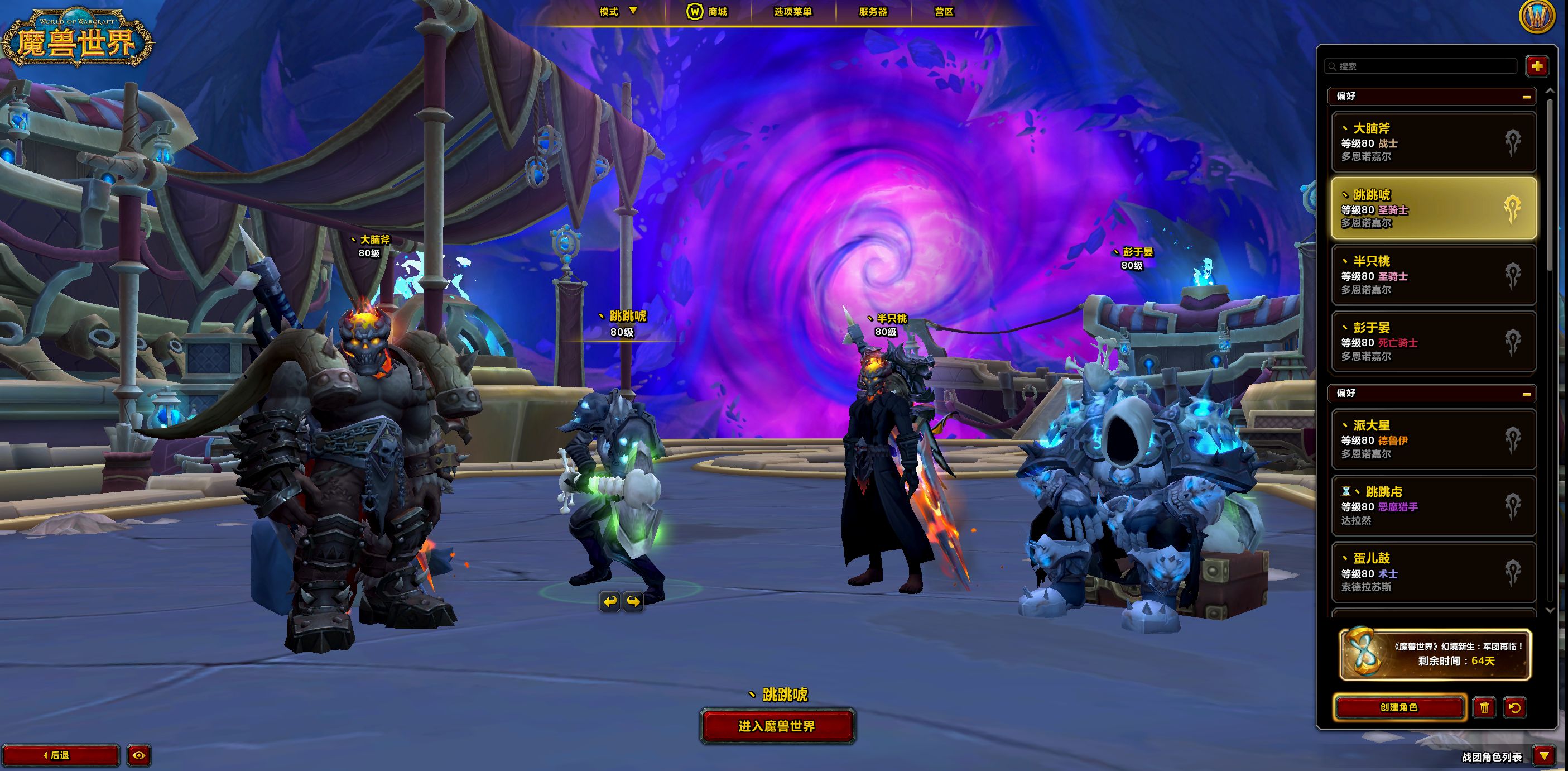Rotate the selected character right
This screenshot has height=771, width=1568.
(633, 602)
